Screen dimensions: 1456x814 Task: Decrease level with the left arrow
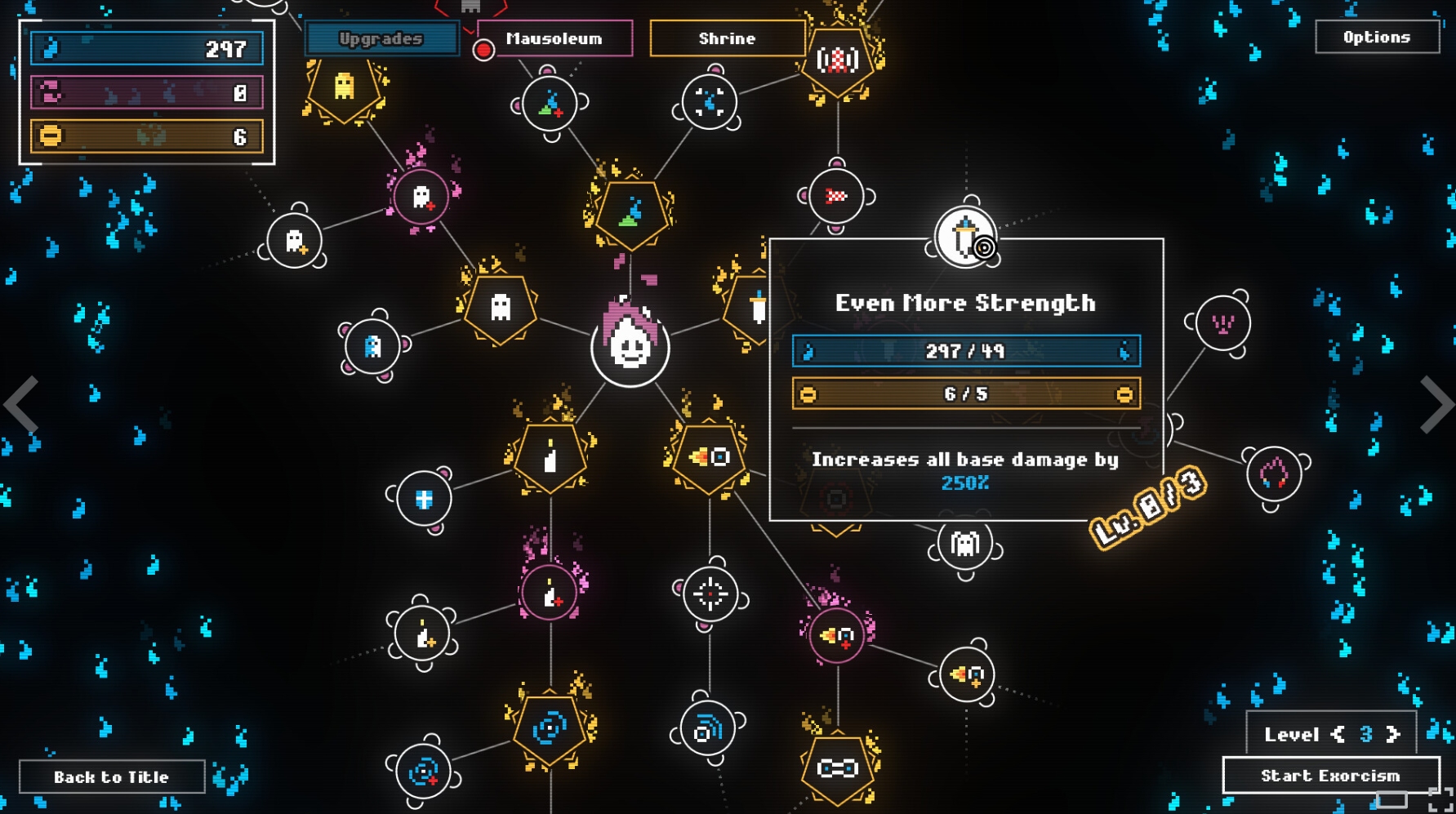[1338, 734]
